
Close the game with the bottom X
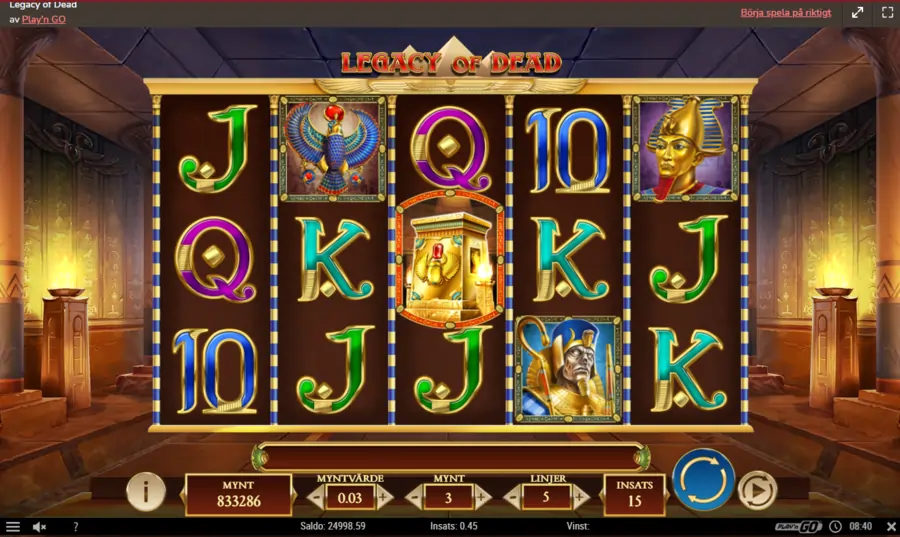click(x=891, y=527)
